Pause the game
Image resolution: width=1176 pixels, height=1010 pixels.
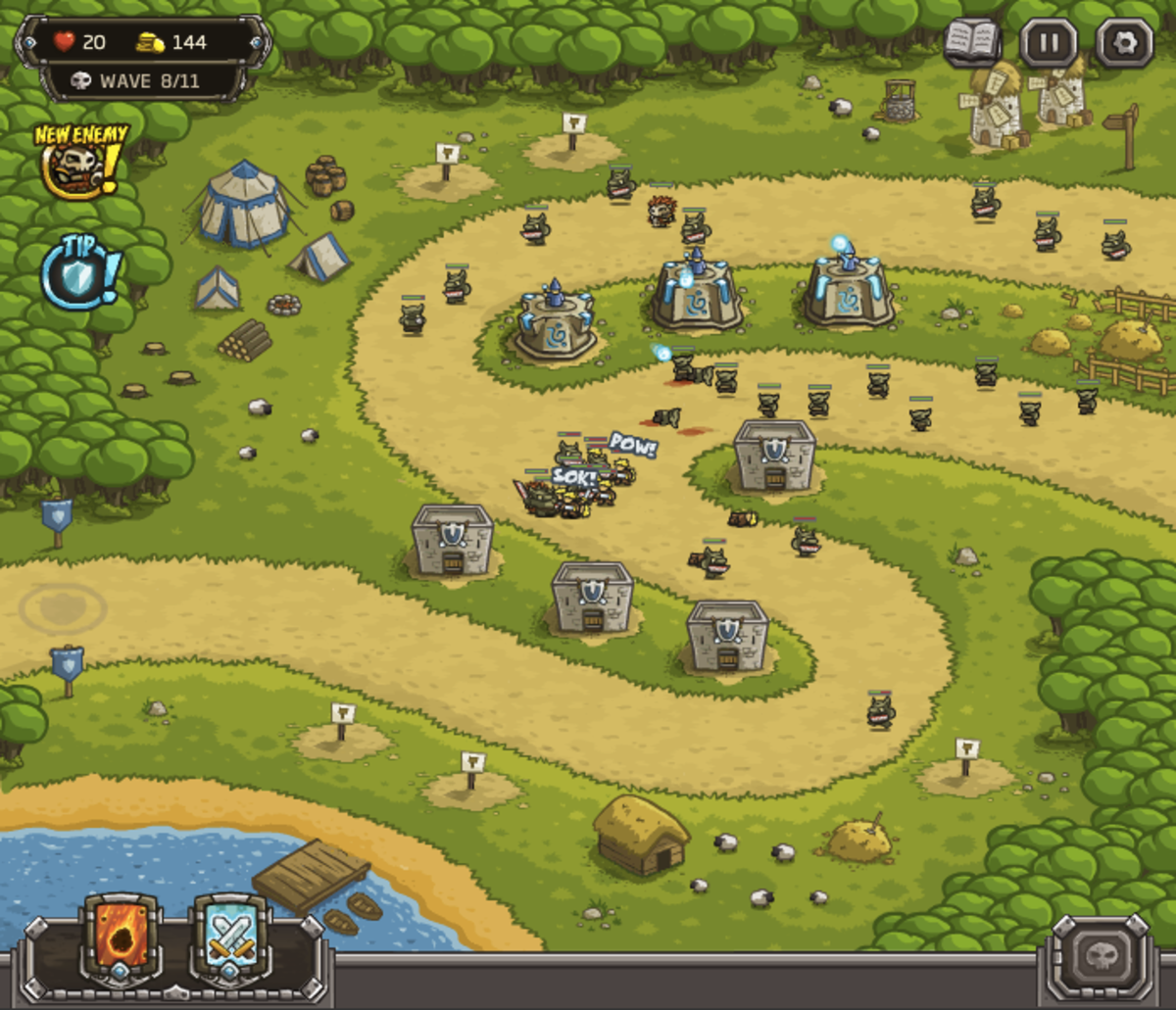tap(1049, 43)
